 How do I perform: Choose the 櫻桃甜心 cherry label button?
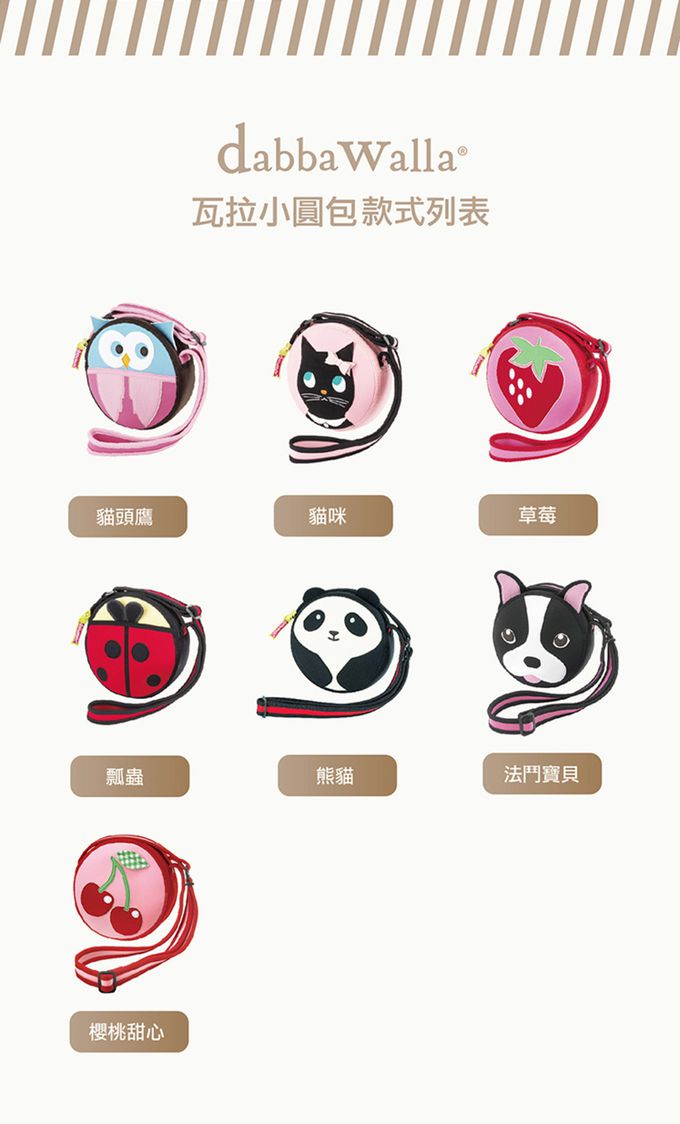pos(128,1032)
